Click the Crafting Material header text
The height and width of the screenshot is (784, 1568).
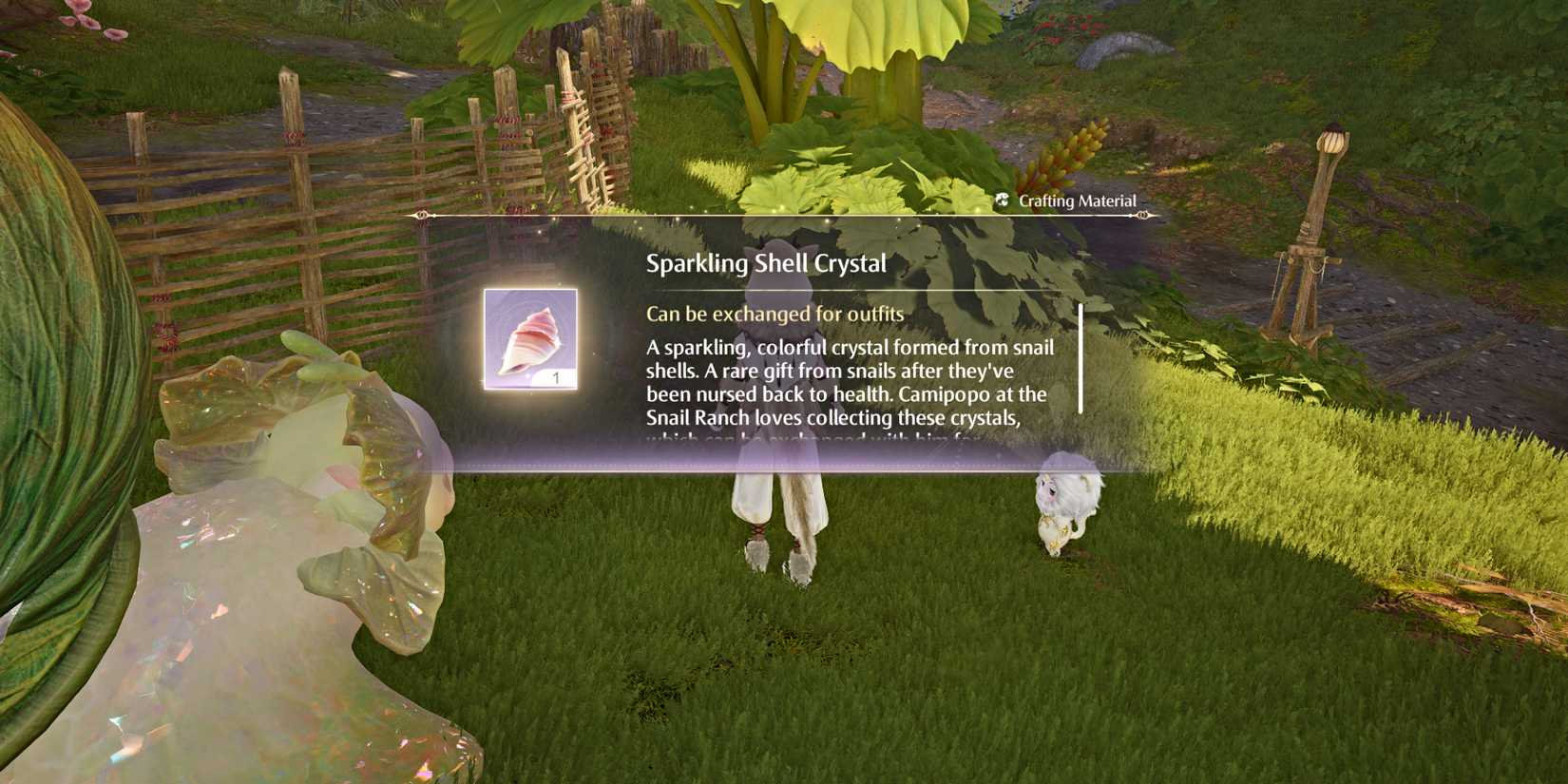[x=1079, y=201]
